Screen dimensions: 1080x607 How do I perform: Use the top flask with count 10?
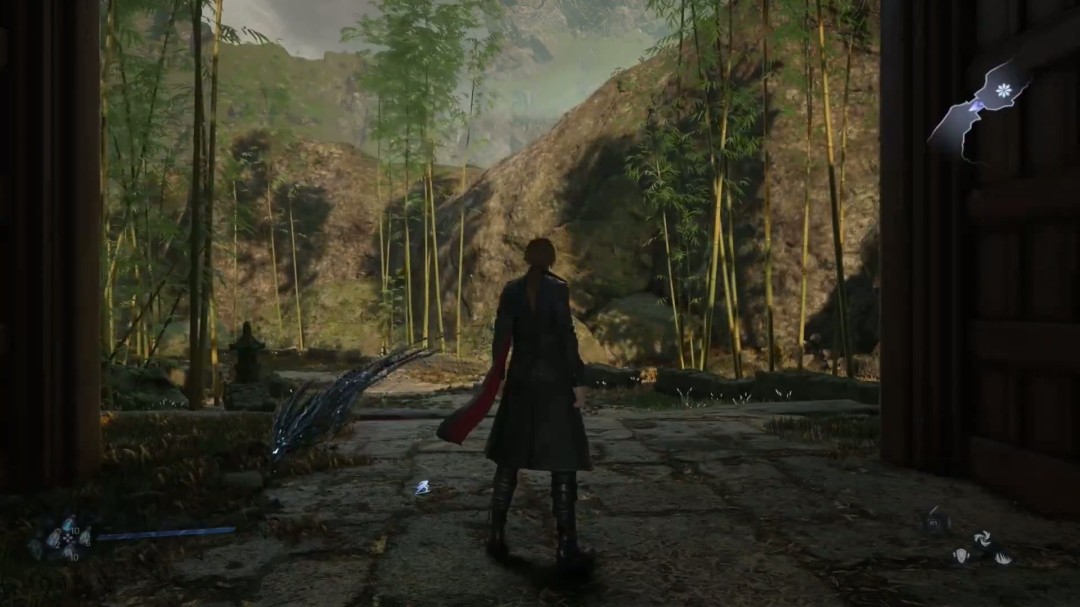tap(67, 525)
